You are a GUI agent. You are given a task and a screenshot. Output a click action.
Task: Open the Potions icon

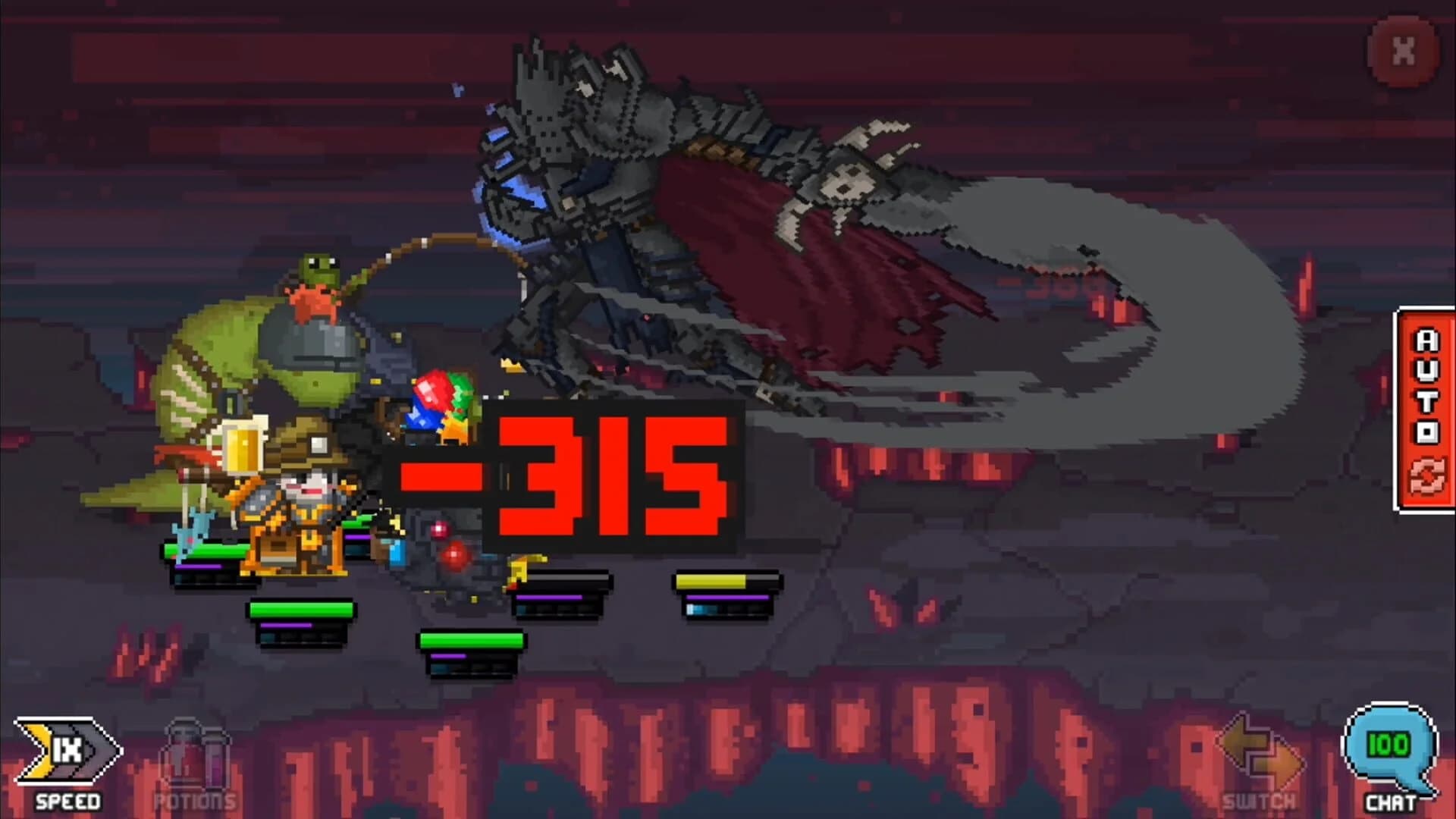tap(193, 758)
